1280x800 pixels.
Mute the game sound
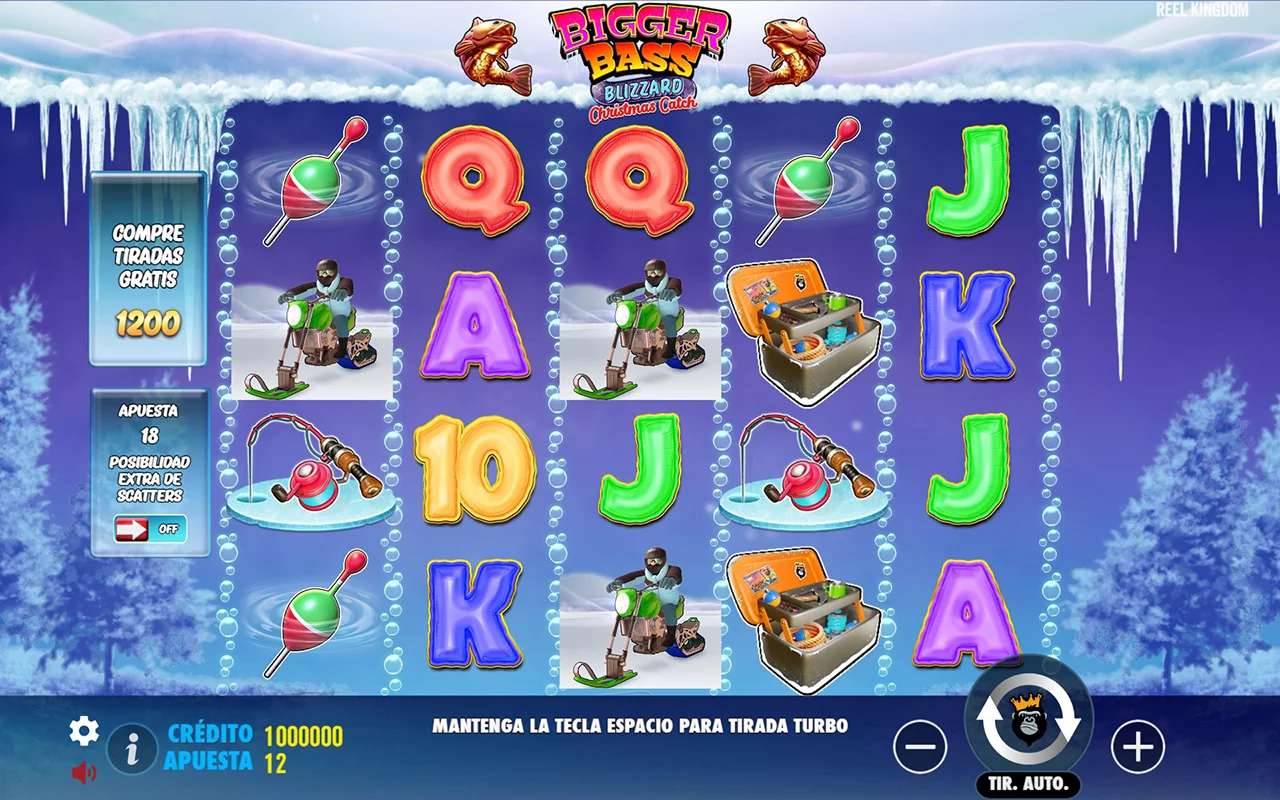84,772
